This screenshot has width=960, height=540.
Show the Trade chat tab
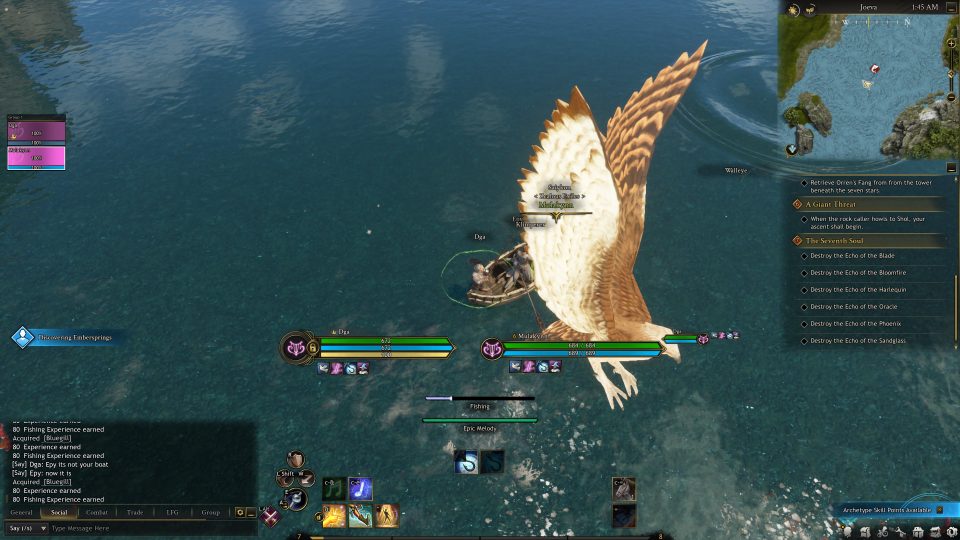click(135, 512)
